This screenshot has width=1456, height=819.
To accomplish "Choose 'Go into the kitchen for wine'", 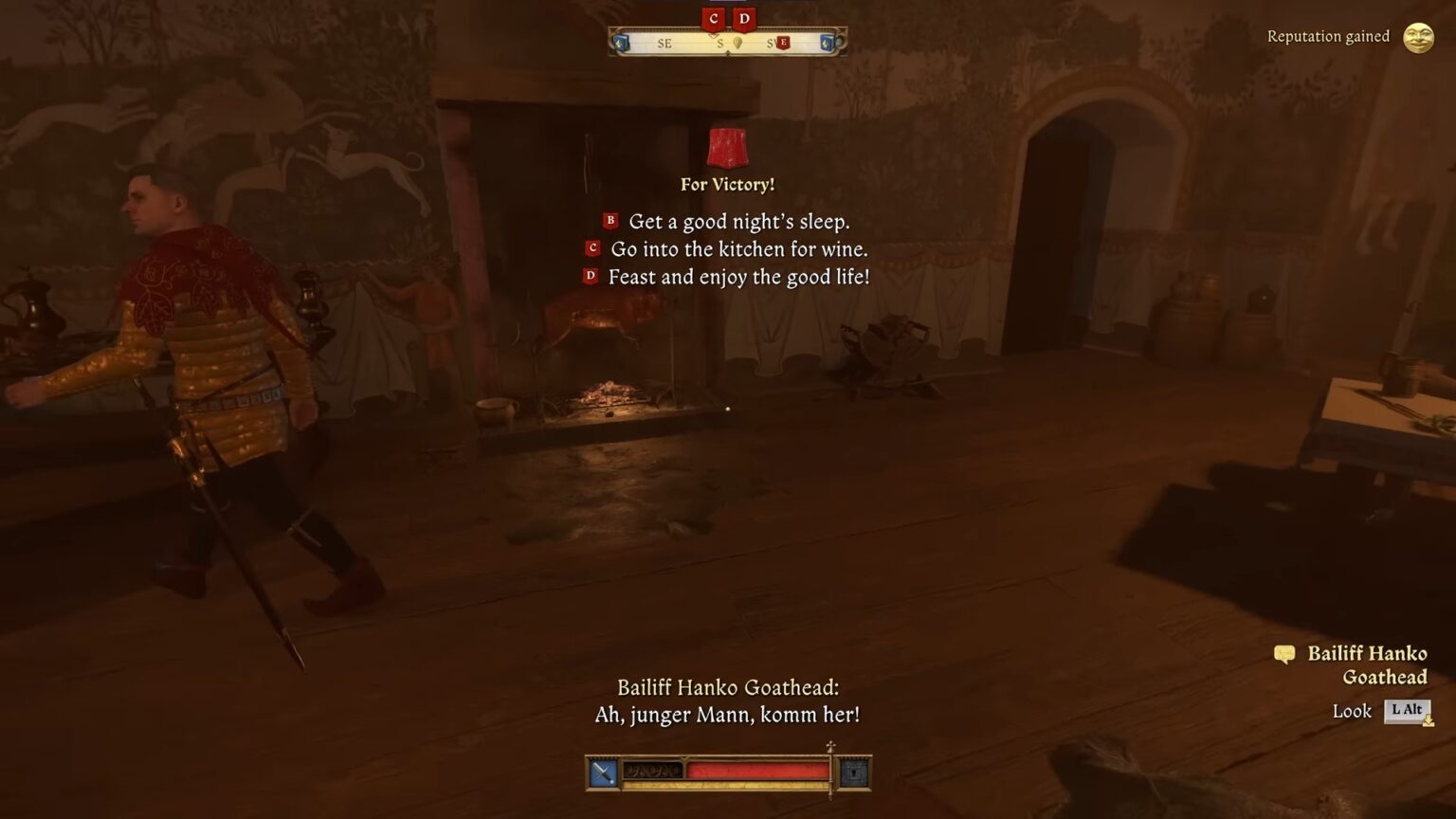I will pyautogui.click(x=740, y=250).
